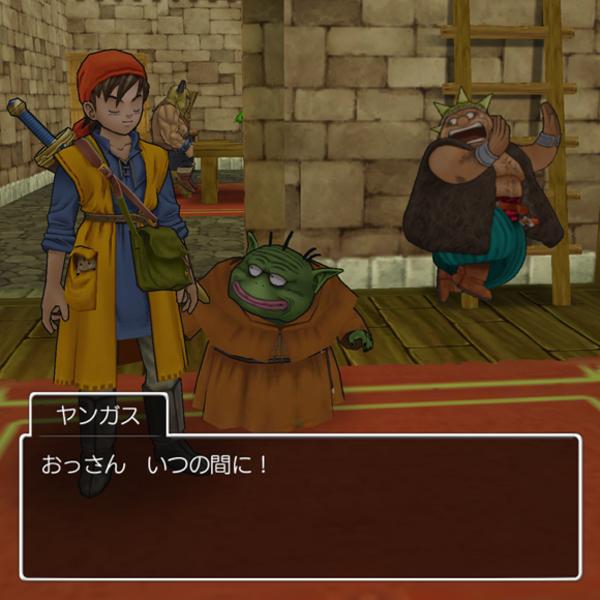
Task: Advance the Yangus dialogue text box
Action: pos(300,507)
